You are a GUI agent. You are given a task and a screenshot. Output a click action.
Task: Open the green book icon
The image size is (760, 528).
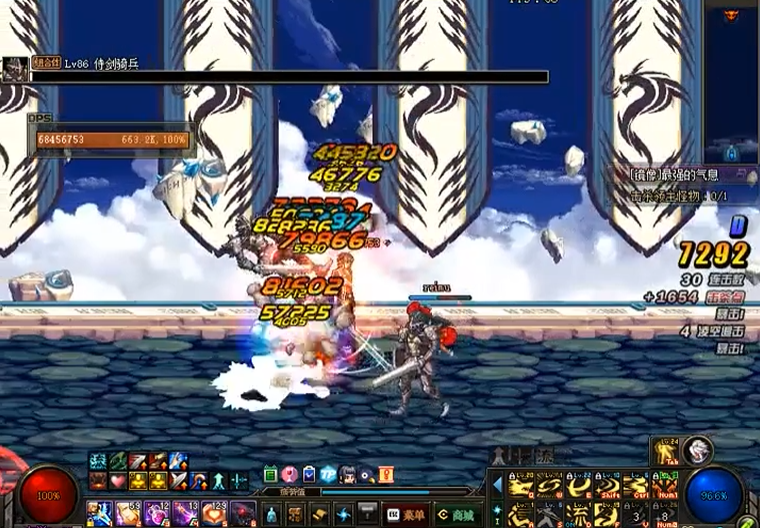tap(271, 474)
